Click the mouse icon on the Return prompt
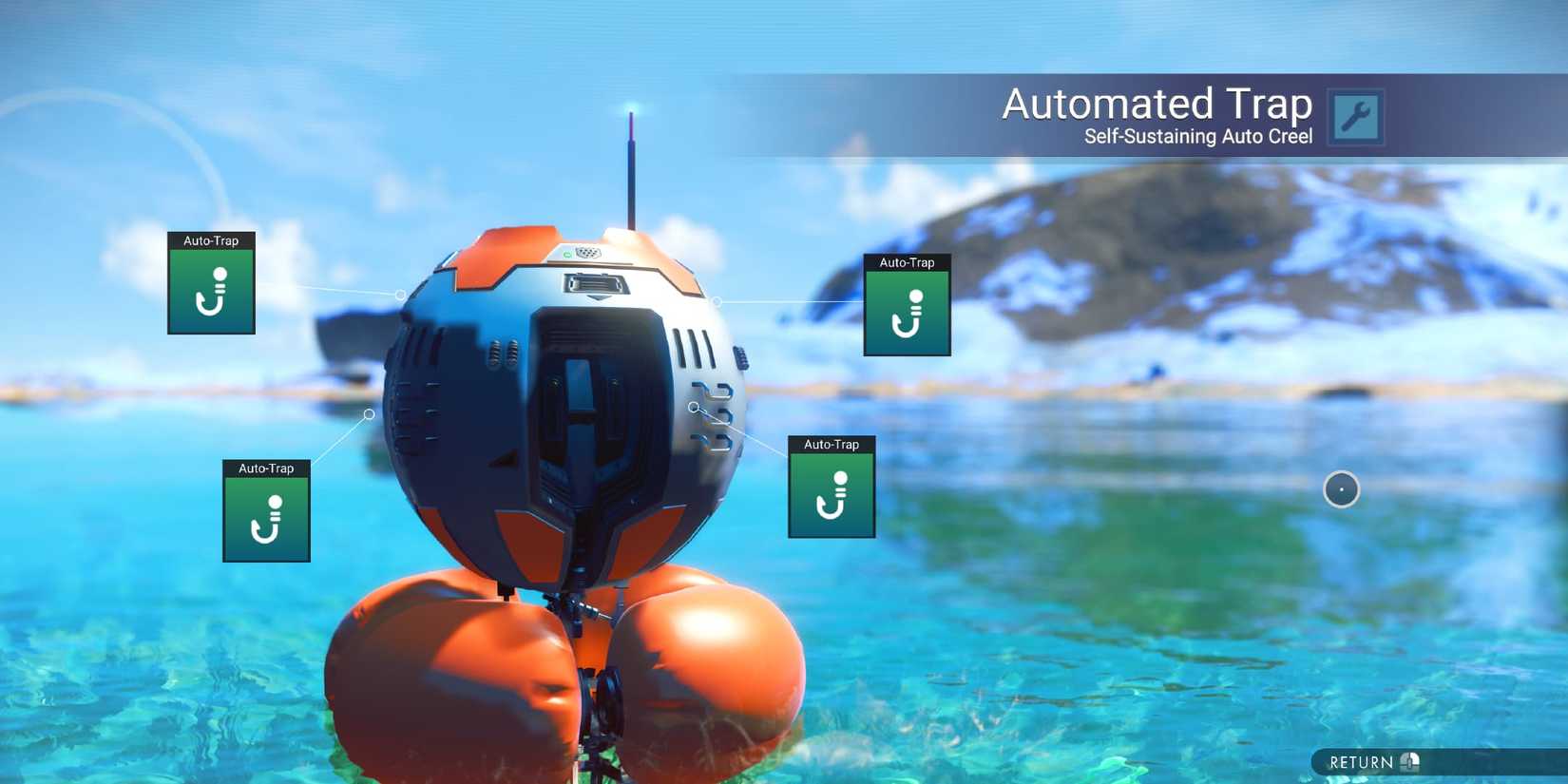Screen dimensions: 1568x784 [x=1409, y=762]
